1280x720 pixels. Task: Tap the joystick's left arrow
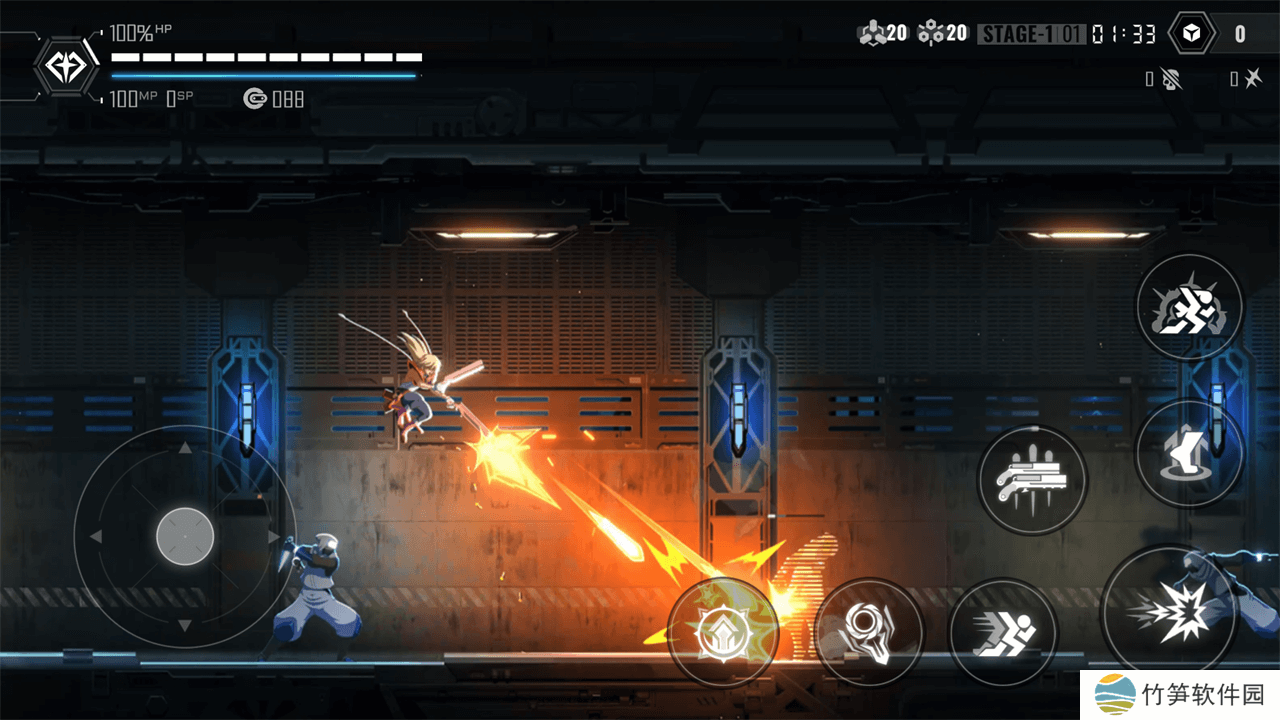coord(96,537)
